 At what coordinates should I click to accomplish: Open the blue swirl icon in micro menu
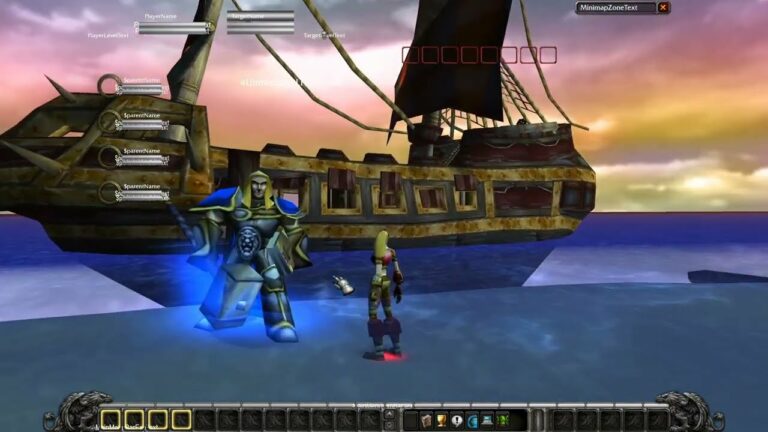472,420
